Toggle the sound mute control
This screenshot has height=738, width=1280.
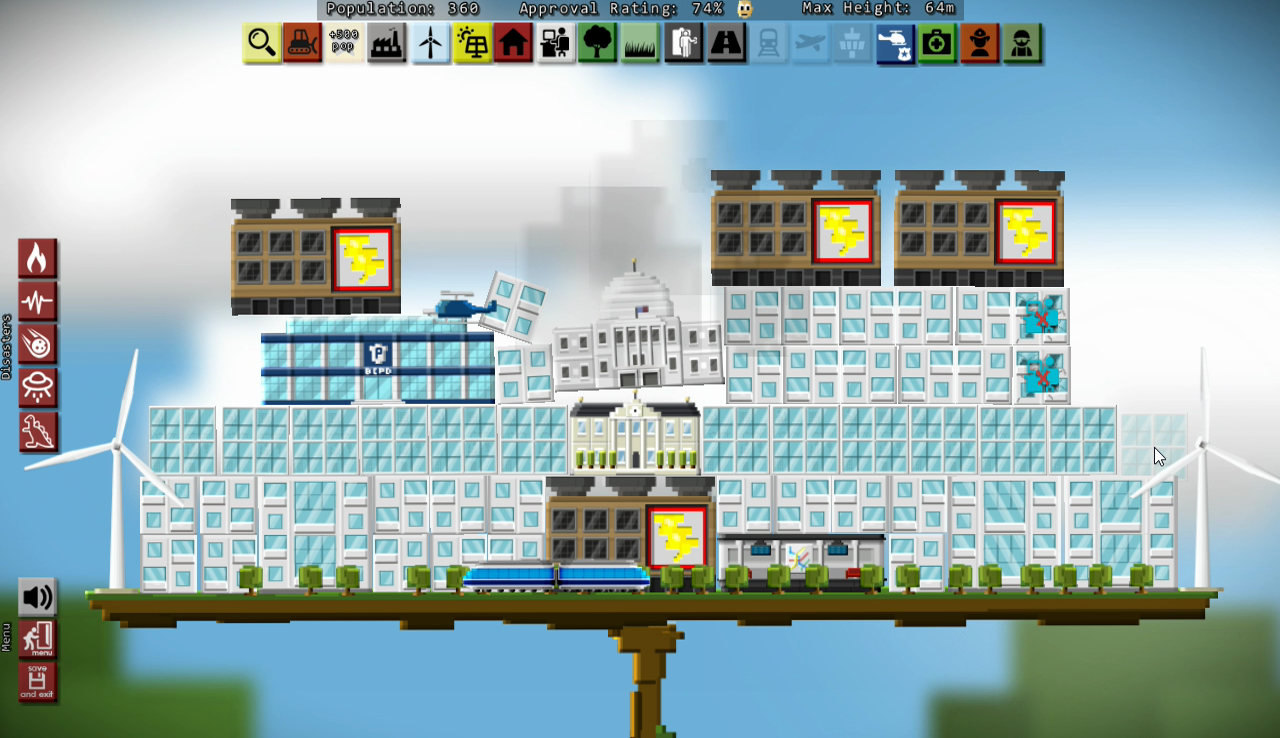(x=38, y=598)
